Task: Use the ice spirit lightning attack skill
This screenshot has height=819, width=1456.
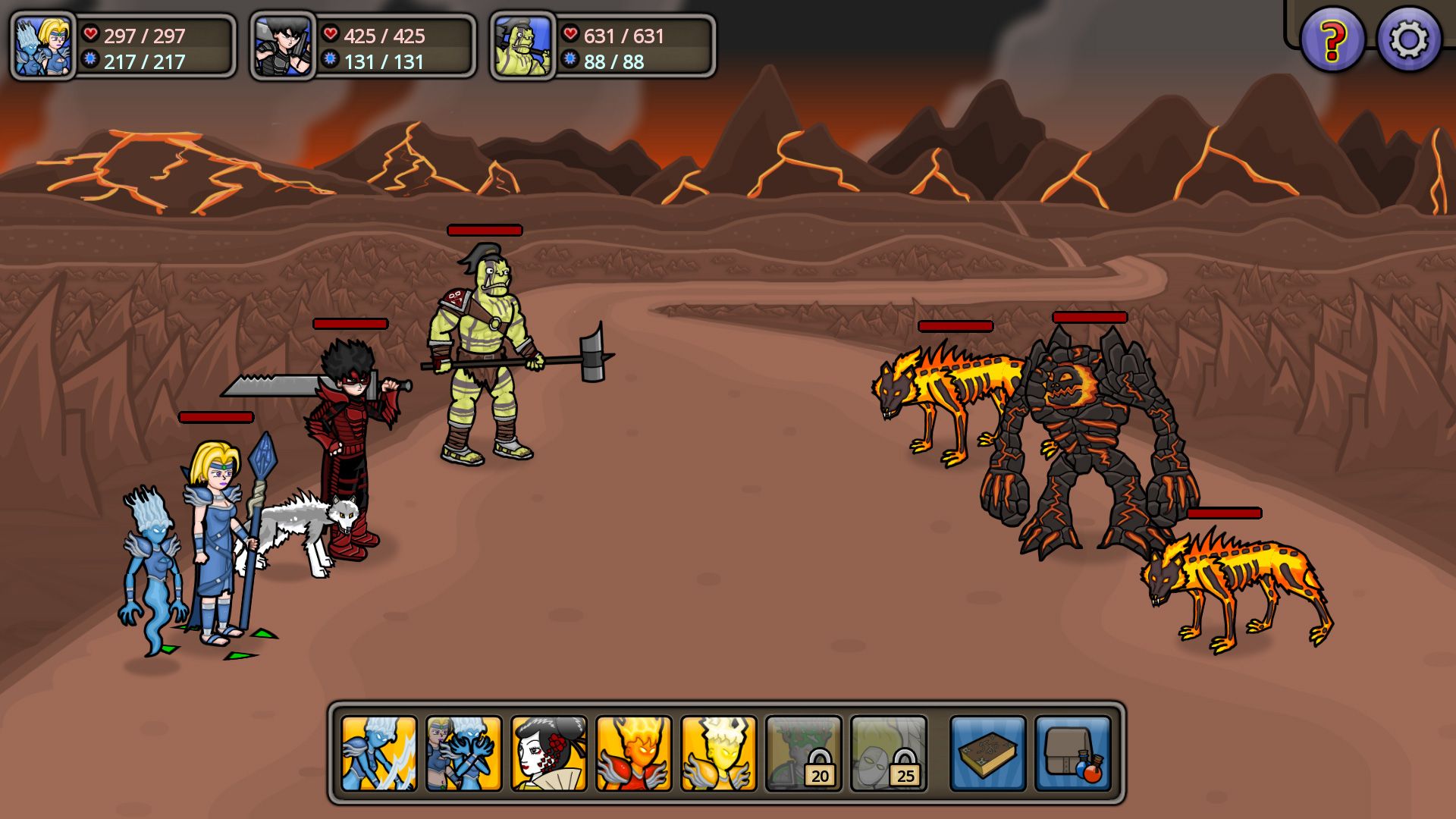Action: 378,753
